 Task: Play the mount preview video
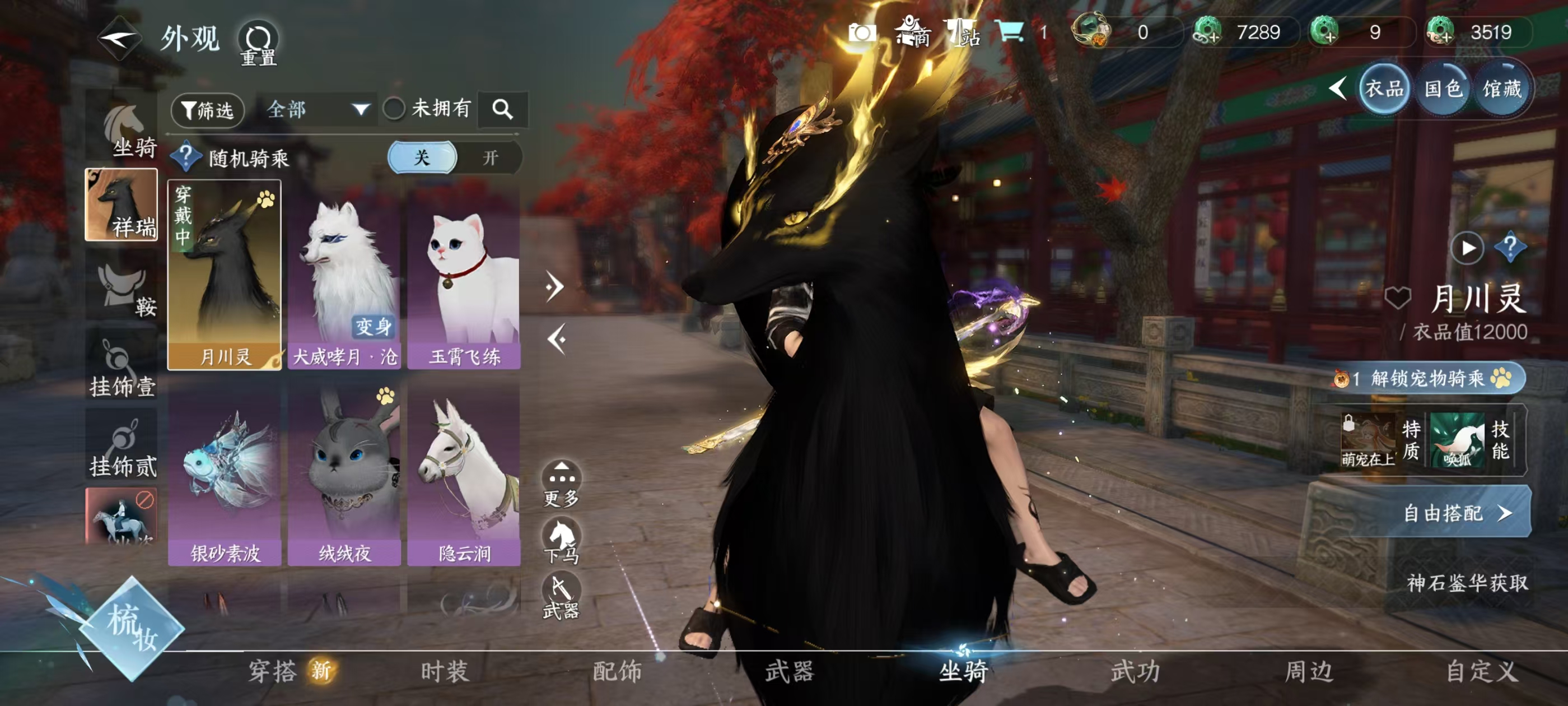coord(1467,248)
